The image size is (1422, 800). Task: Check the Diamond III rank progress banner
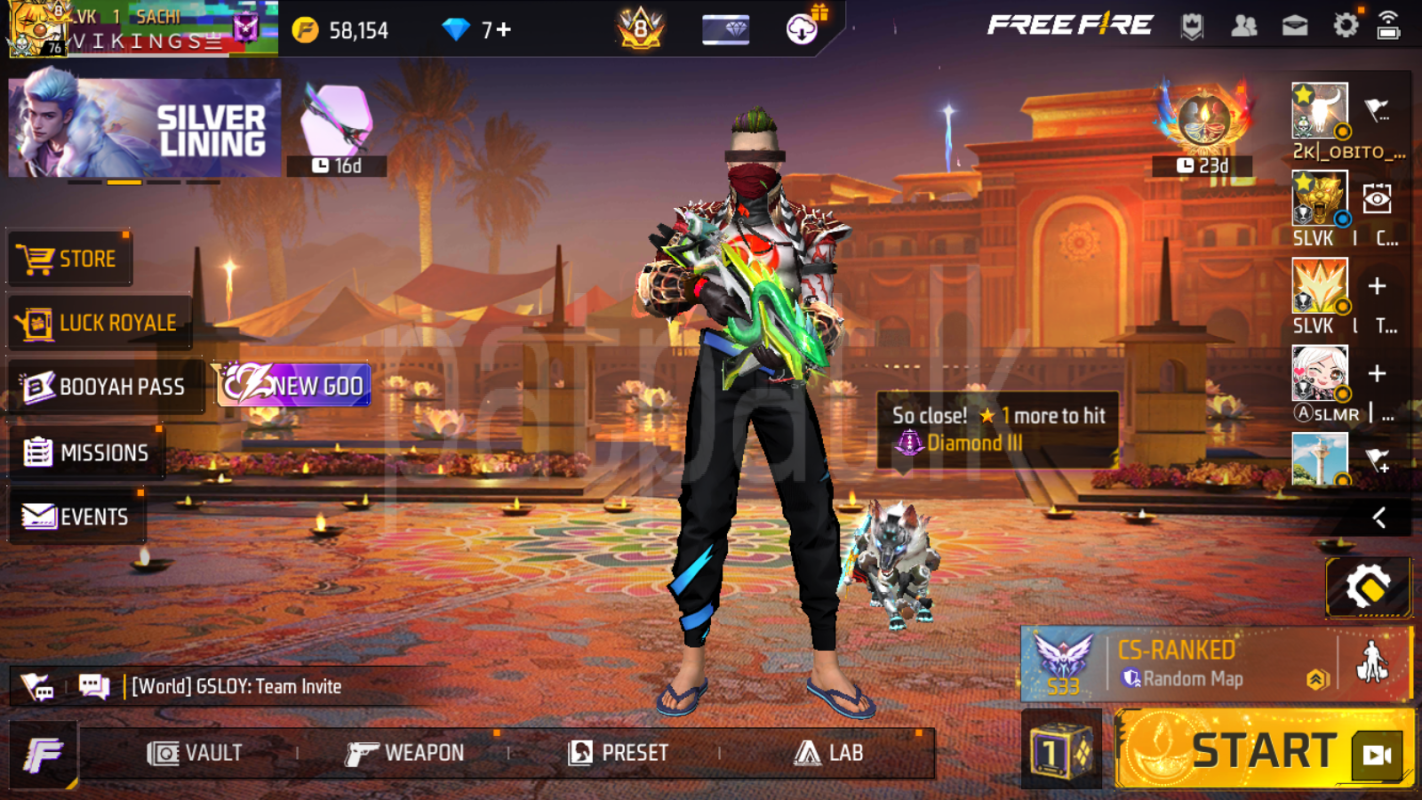click(995, 428)
